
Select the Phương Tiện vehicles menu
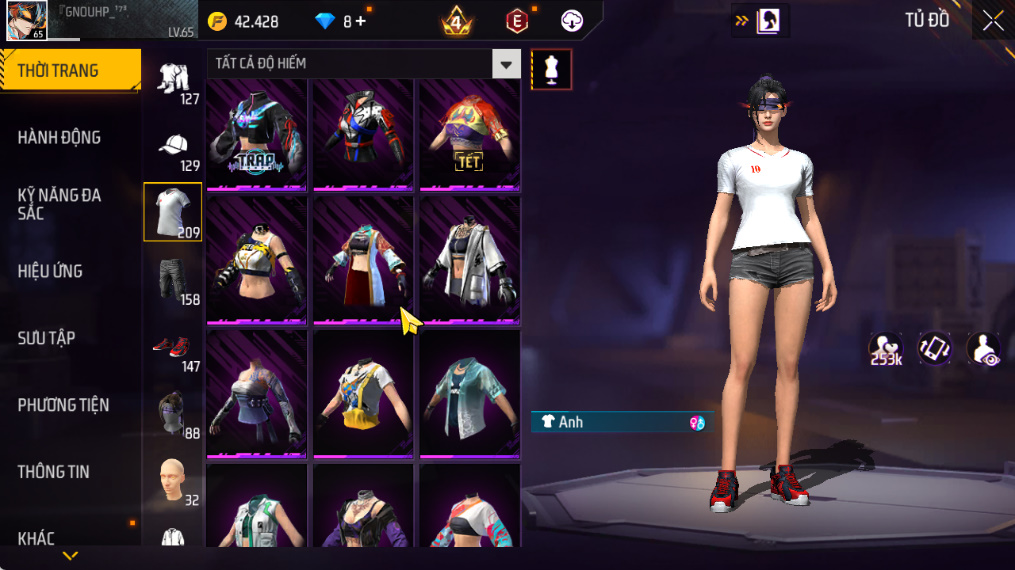tap(63, 405)
